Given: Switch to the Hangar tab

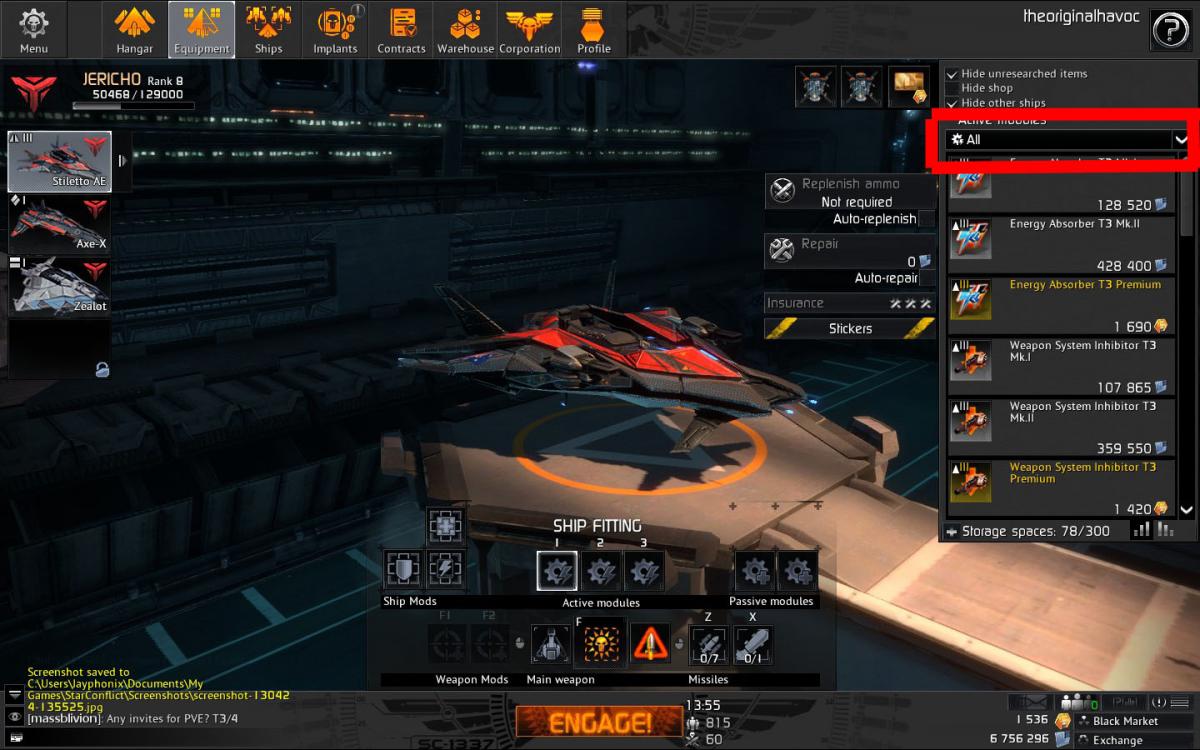Looking at the screenshot, I should (x=134, y=30).
